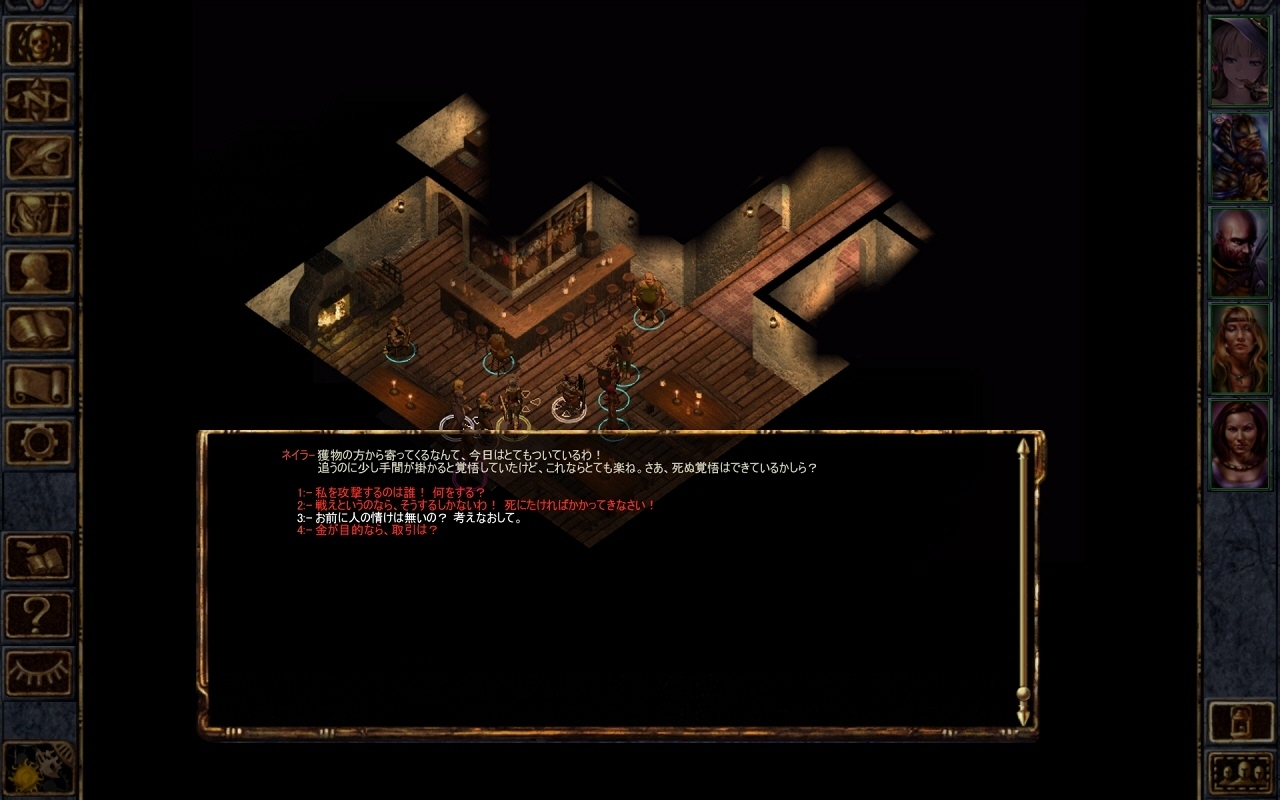Screen dimensions: 1280x800
Task: Open the mage spellbook icon
Action: tap(39, 327)
